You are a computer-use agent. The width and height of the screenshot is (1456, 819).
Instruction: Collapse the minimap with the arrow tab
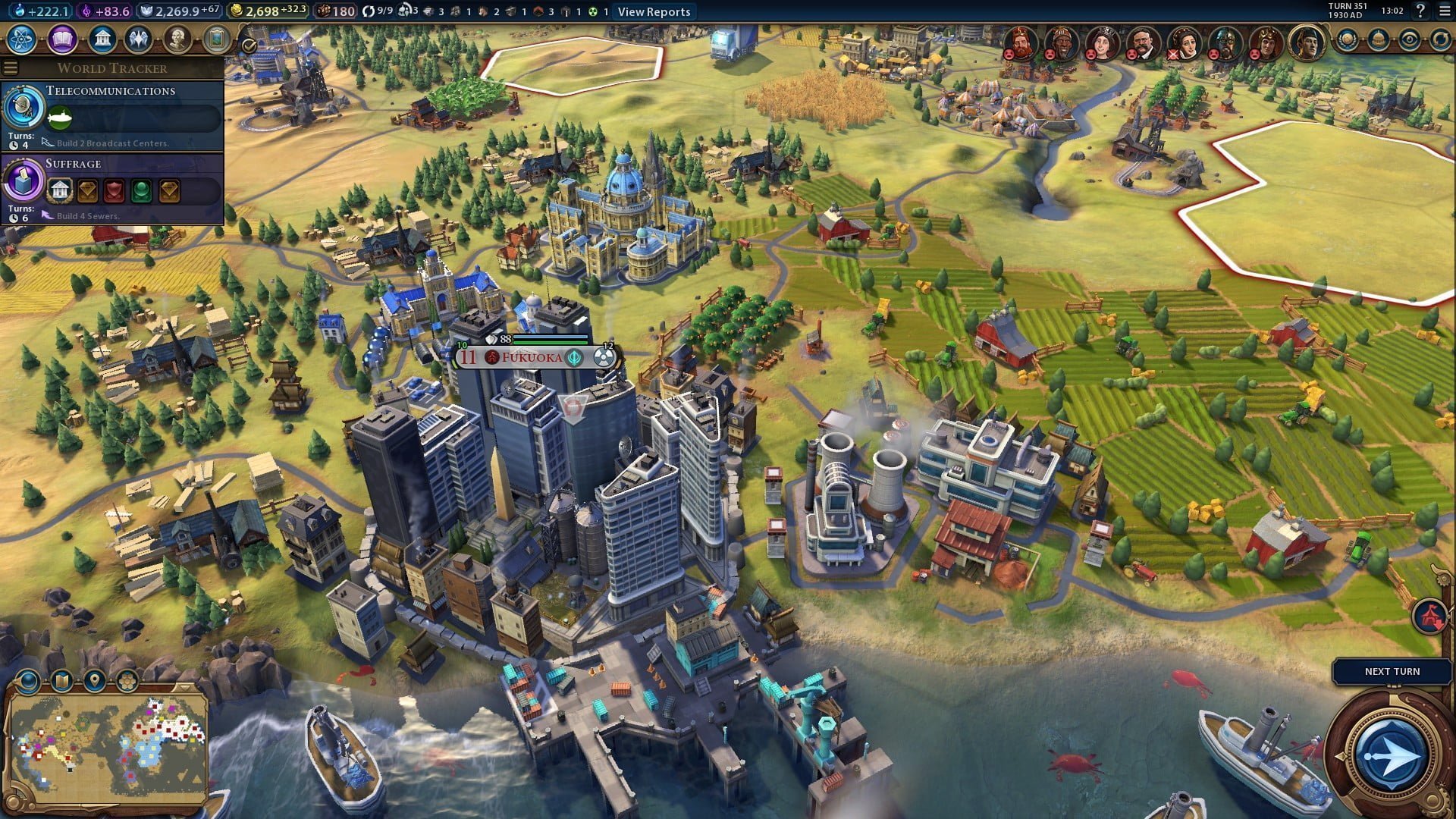tap(184, 686)
